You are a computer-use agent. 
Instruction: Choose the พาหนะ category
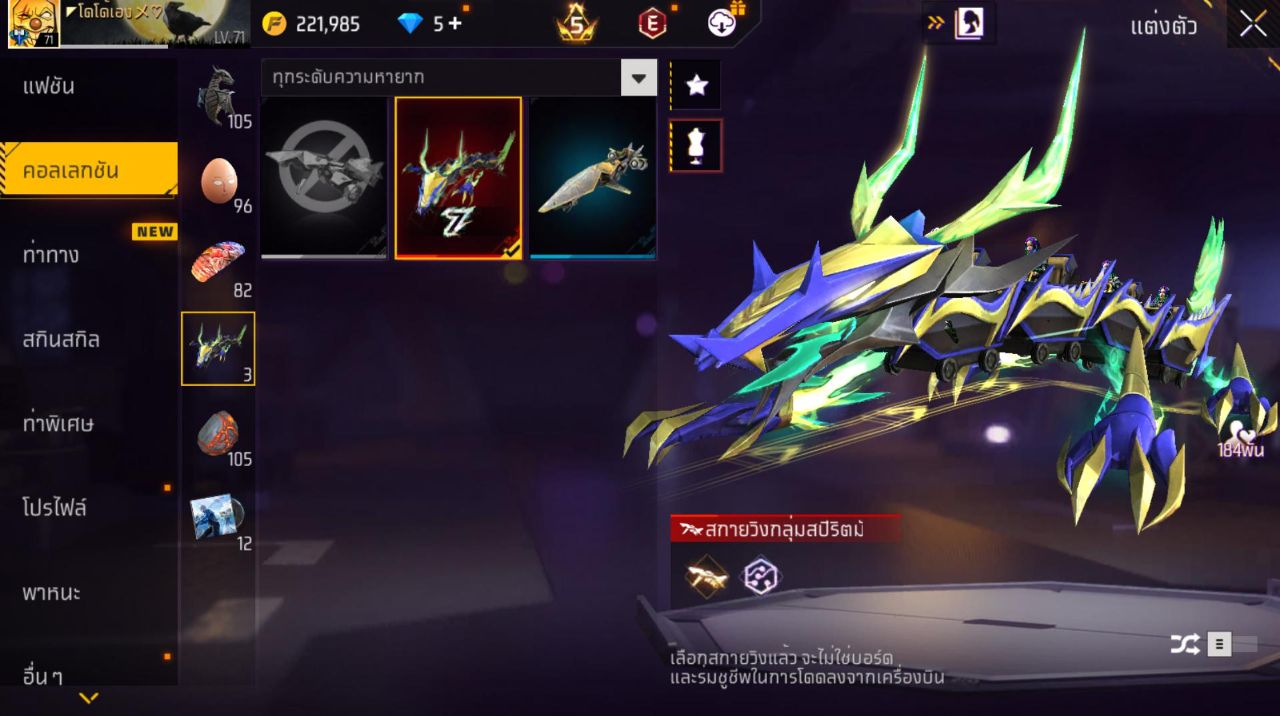coord(52,593)
